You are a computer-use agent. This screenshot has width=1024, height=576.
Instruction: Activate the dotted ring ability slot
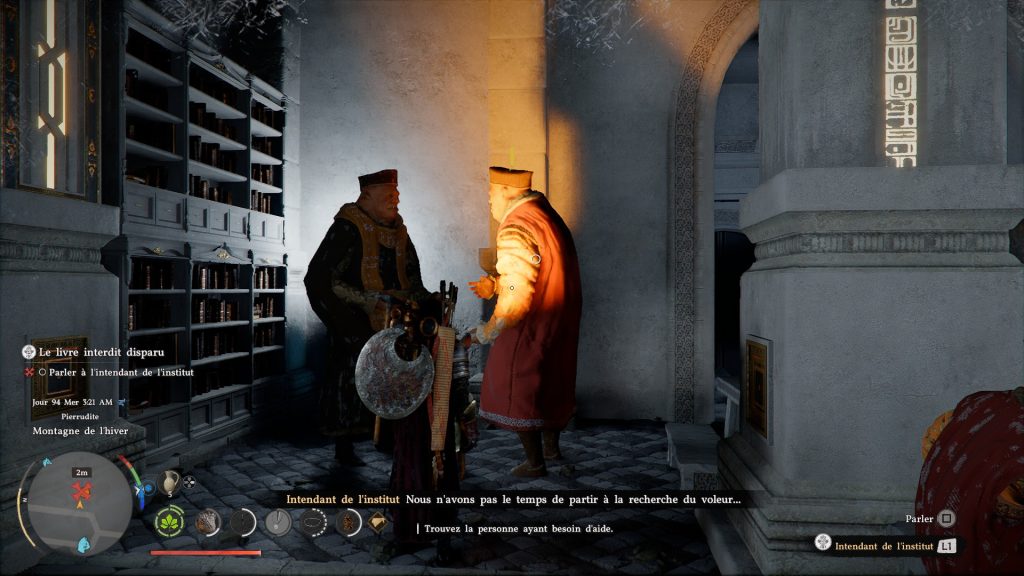click(313, 521)
